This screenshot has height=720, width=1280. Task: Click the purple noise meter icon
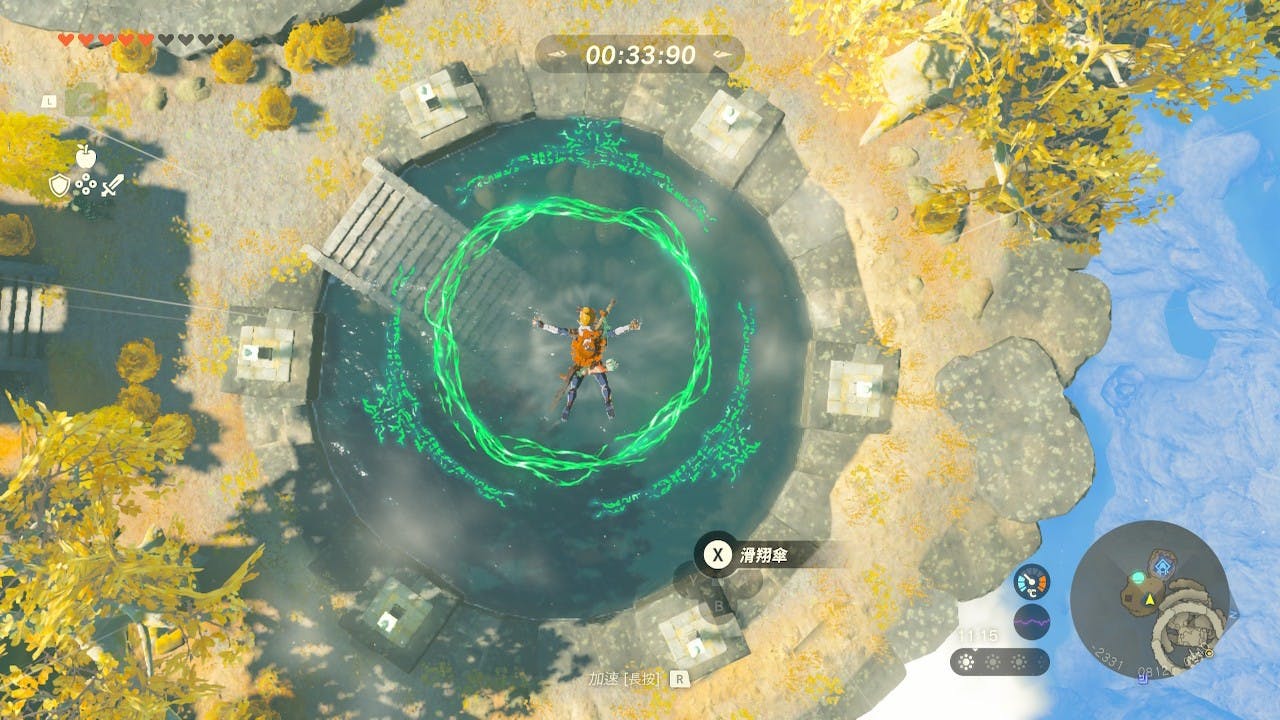pos(1031,622)
